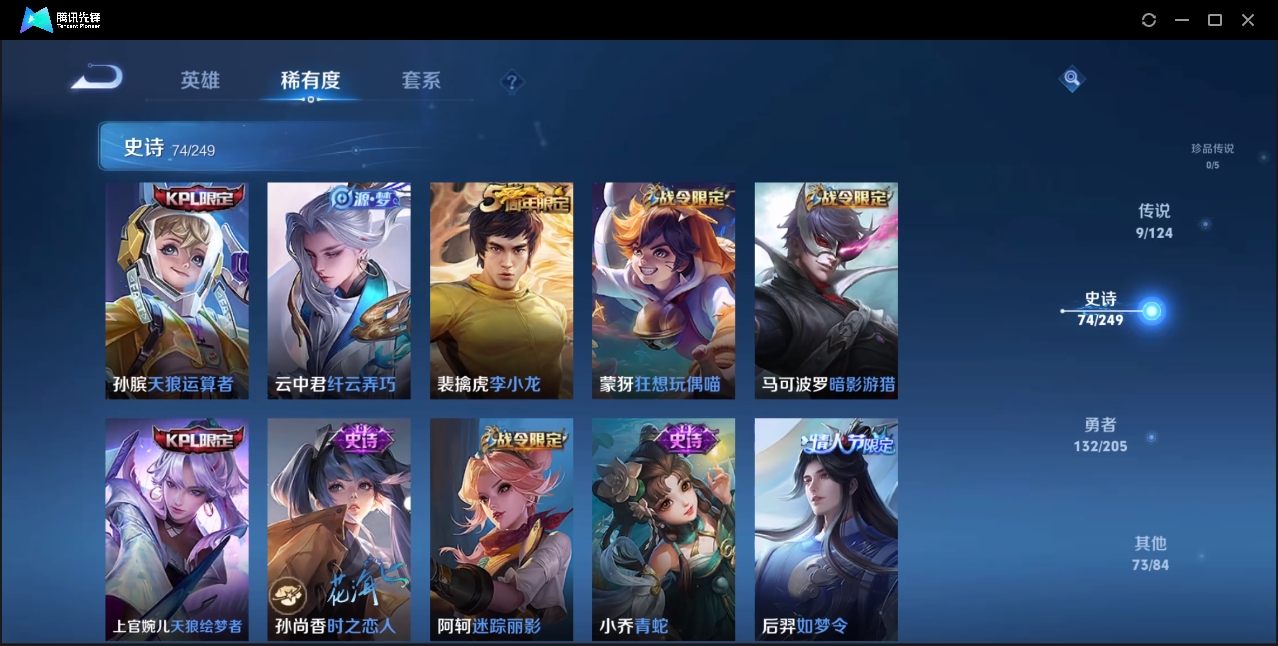Image resolution: width=1278 pixels, height=646 pixels.
Task: Jump to the 其他 rarity section
Action: (x=1150, y=553)
